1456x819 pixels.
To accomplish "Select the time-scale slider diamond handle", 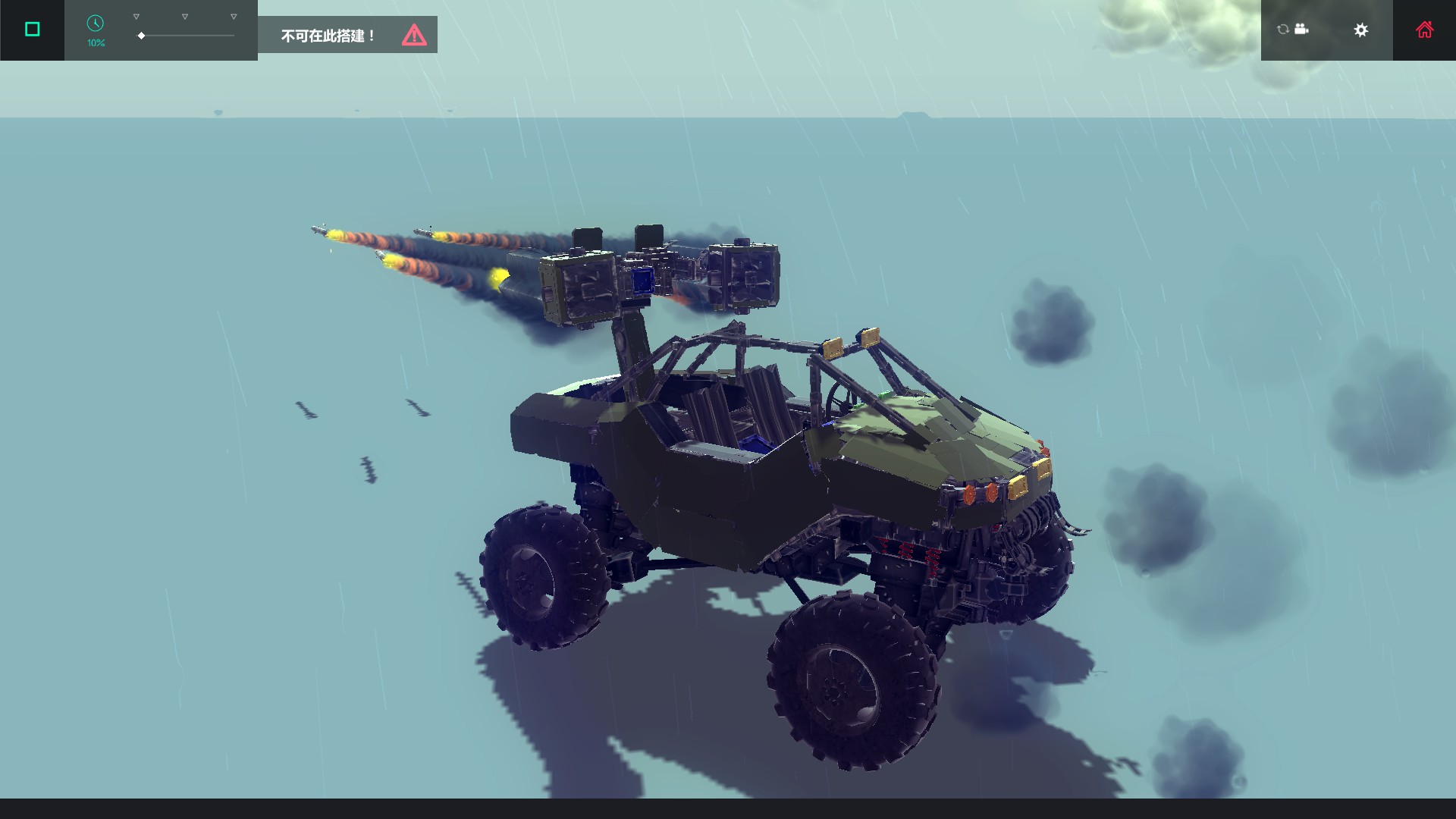I will pyautogui.click(x=141, y=34).
